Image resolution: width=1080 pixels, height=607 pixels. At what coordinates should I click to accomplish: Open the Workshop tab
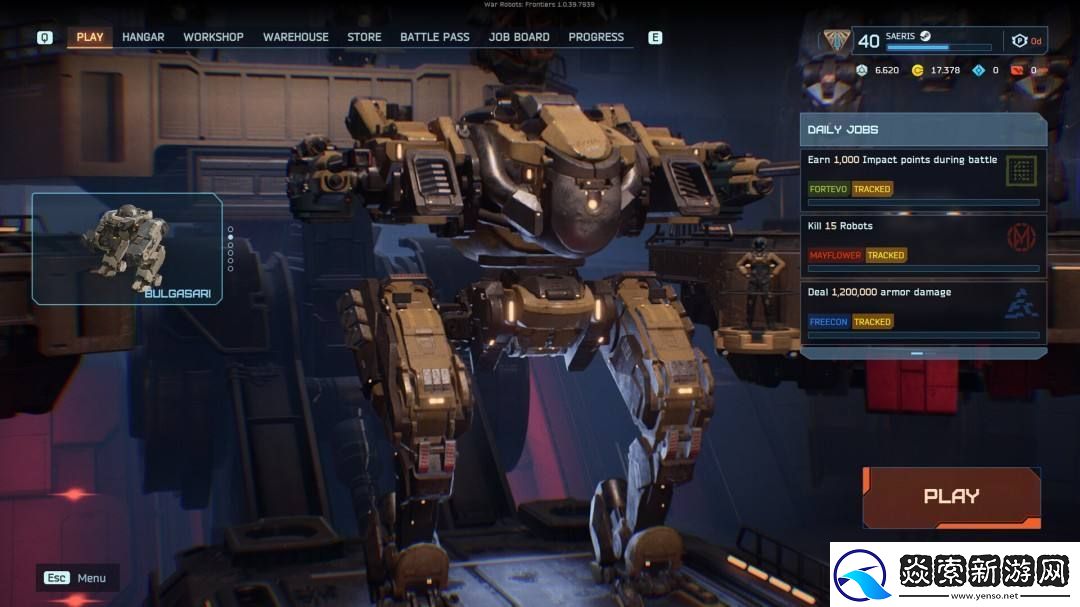[x=213, y=37]
